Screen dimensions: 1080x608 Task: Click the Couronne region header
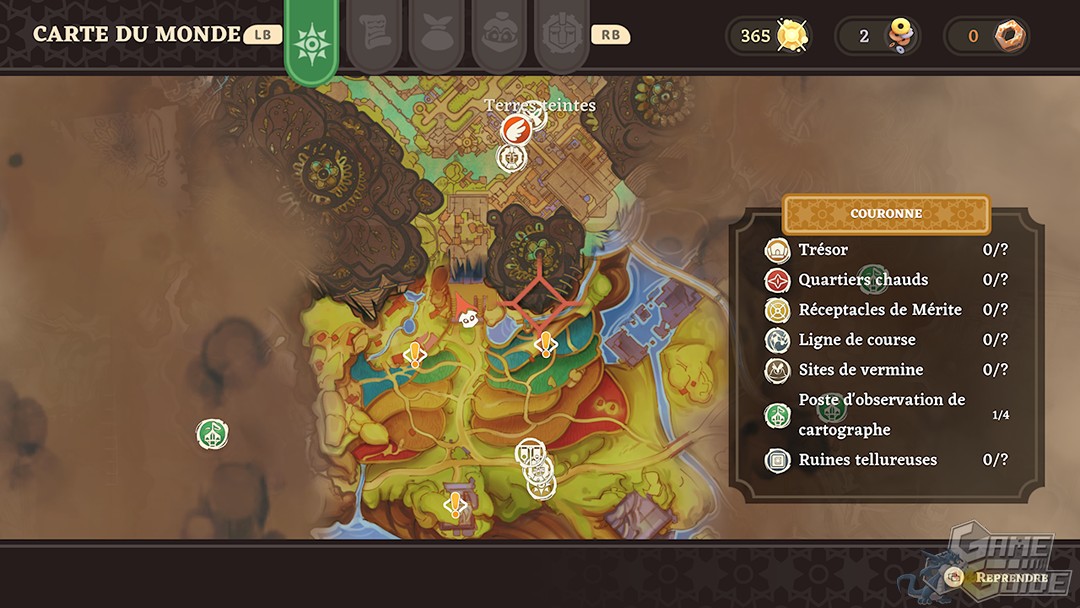[x=886, y=214]
